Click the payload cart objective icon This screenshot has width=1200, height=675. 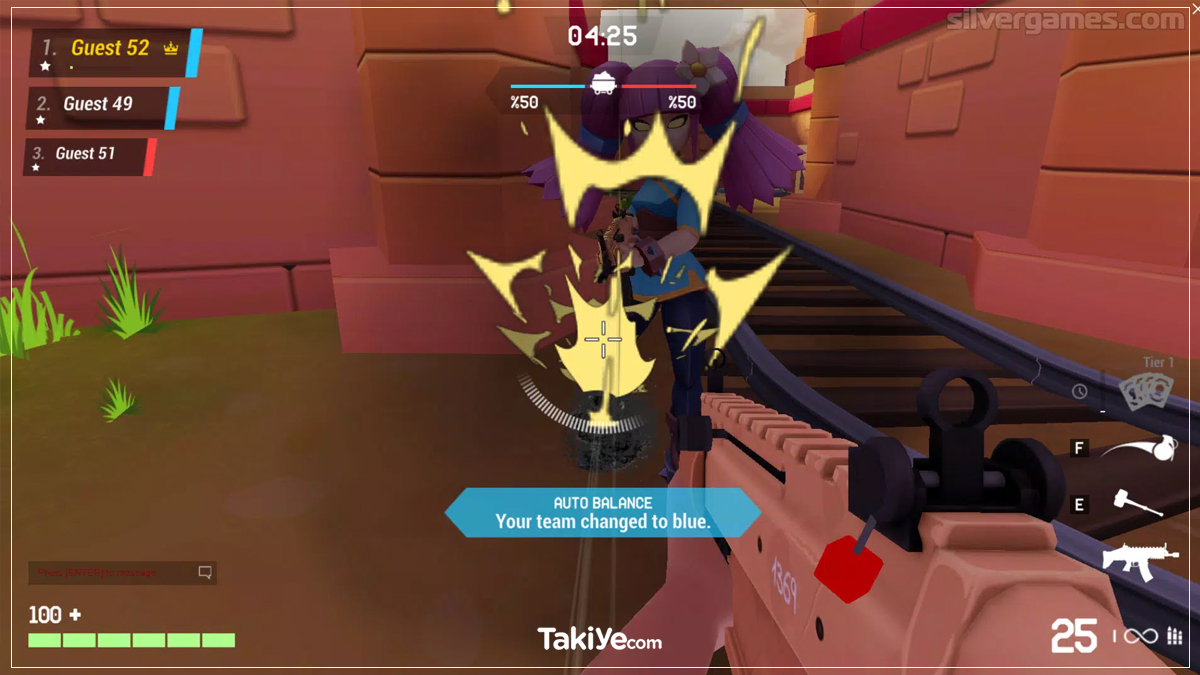pyautogui.click(x=603, y=83)
